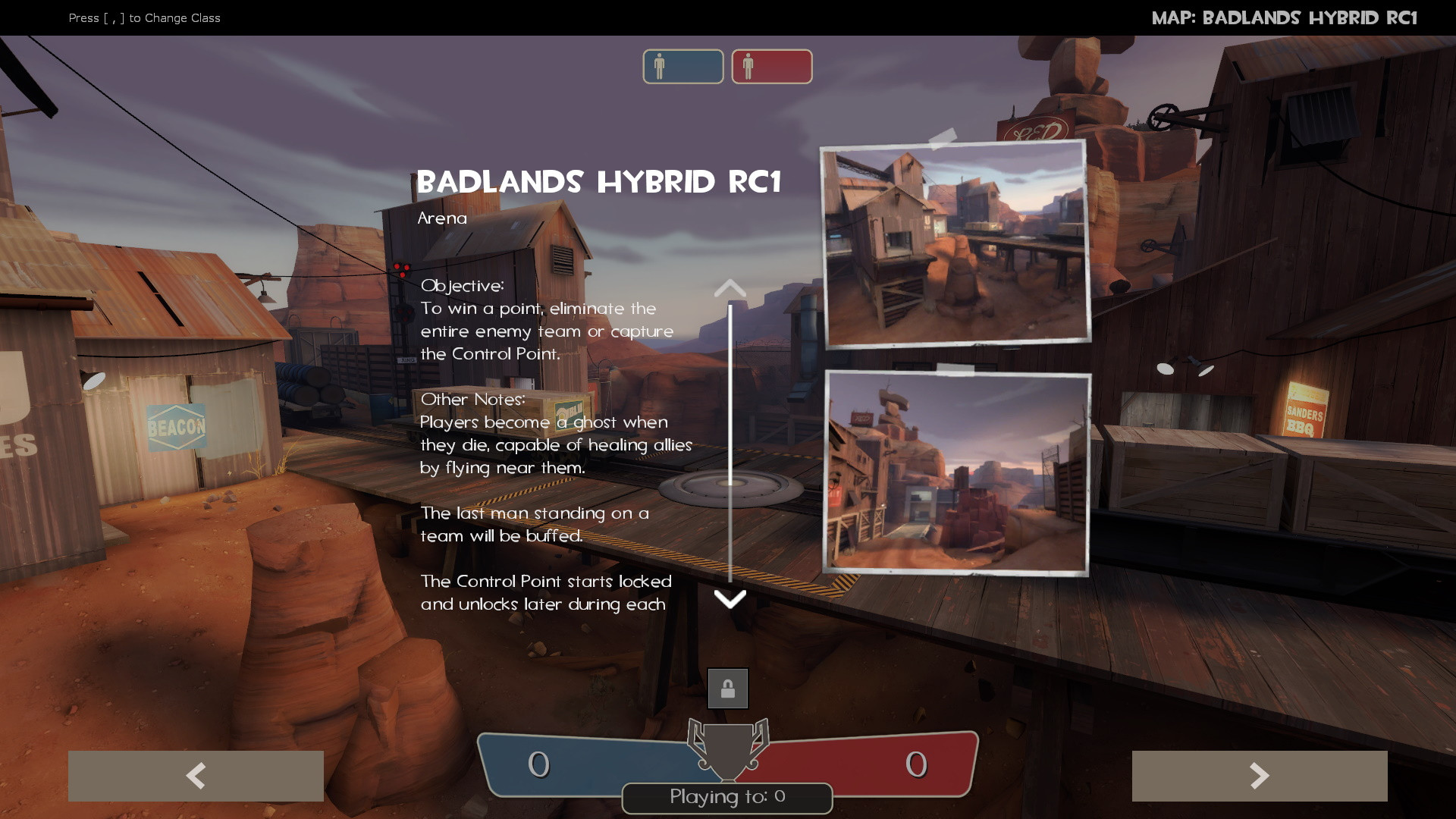Click the blue silhouette inside the BLU banner

point(660,67)
